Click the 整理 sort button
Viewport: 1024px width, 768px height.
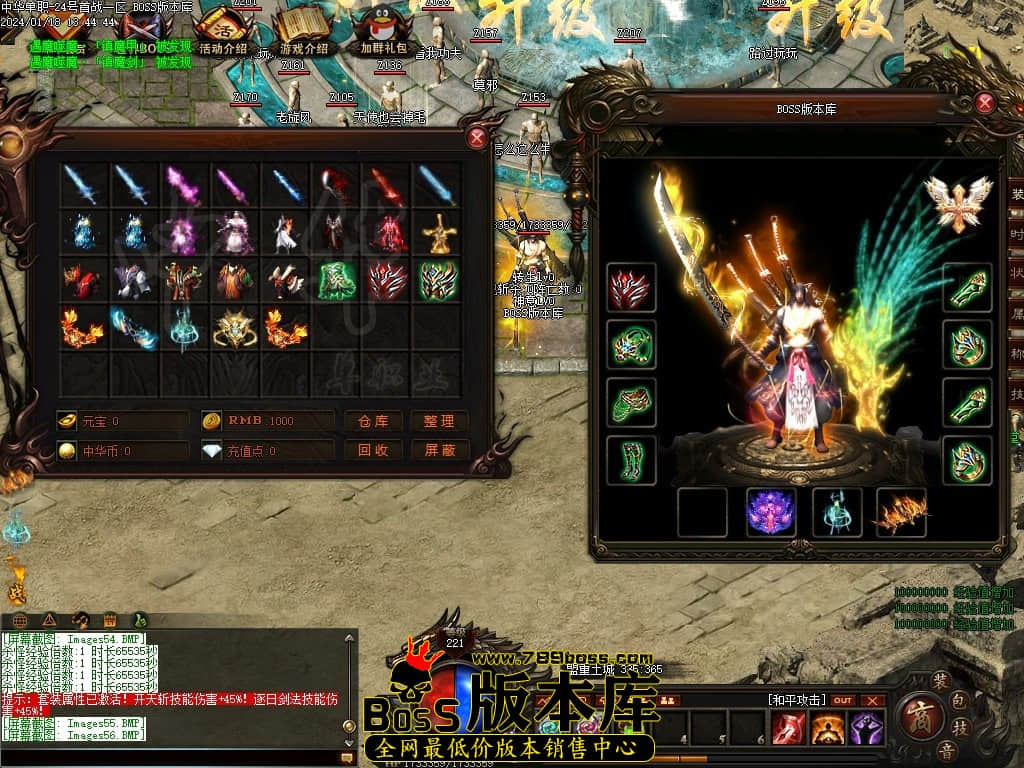point(439,421)
